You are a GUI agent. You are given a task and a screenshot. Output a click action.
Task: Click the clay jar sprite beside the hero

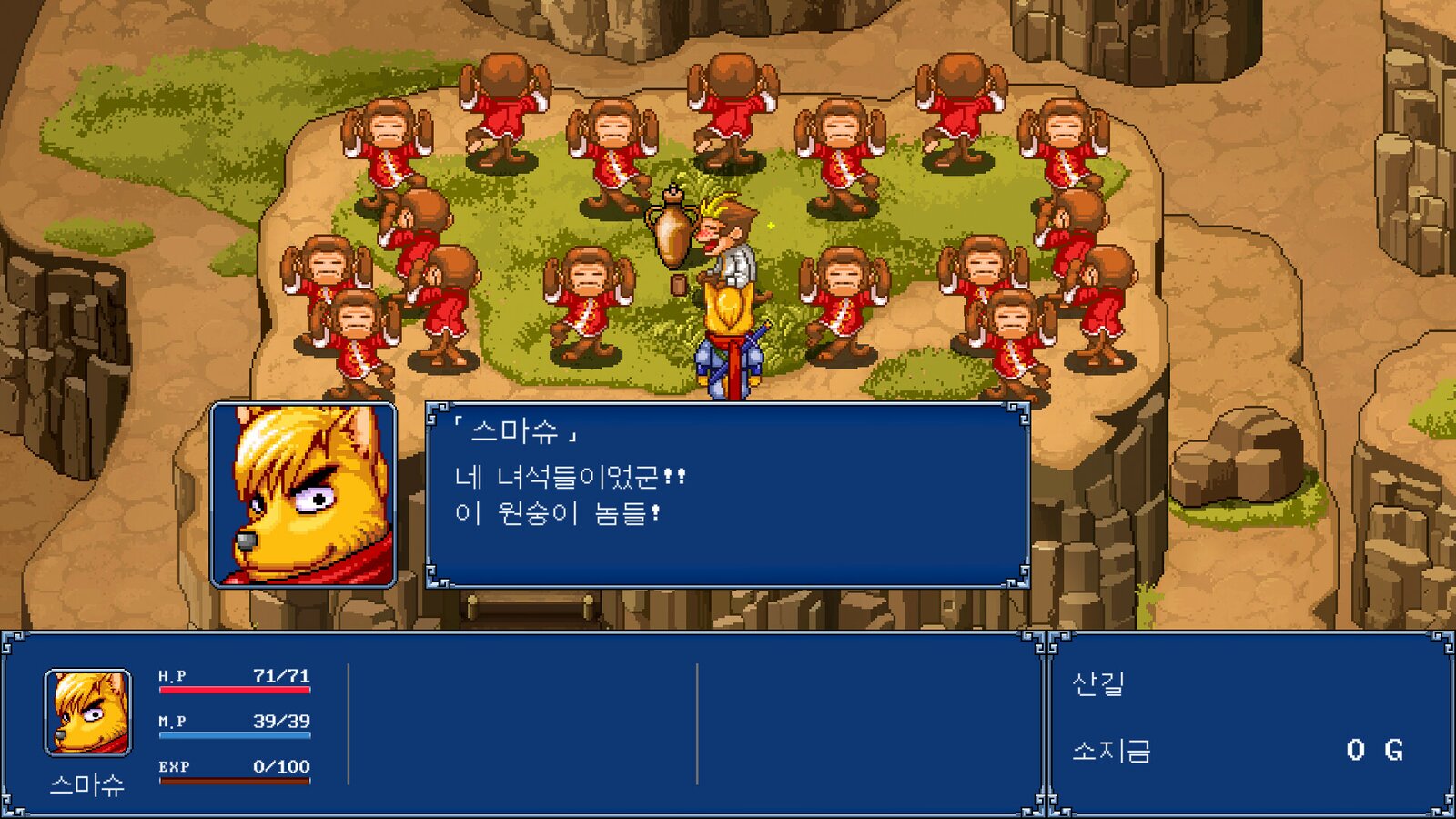pos(671,232)
